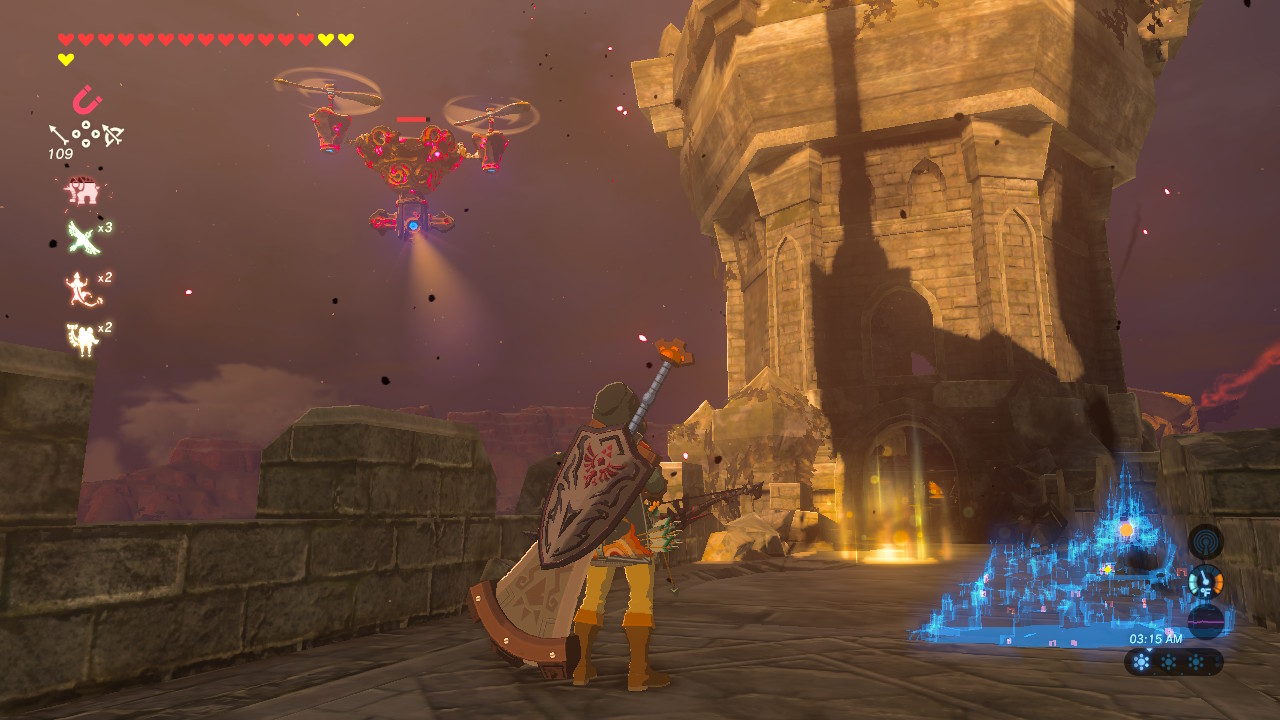Viewport: 1280px width, 720px height.
Task: Toggle the middle blood moon phase indicator
Action: [x=1169, y=661]
